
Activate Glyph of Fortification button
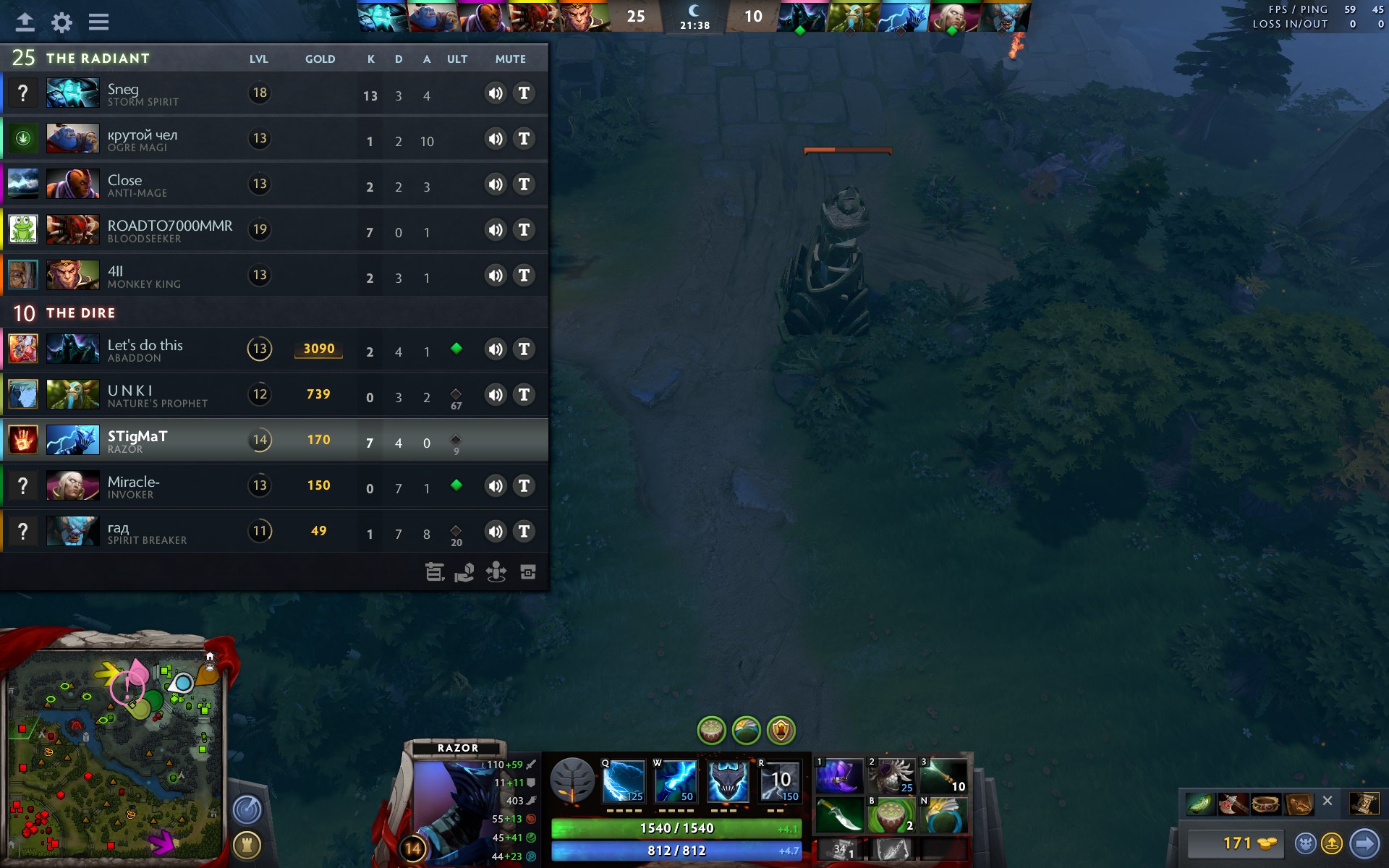pyautogui.click(x=247, y=845)
